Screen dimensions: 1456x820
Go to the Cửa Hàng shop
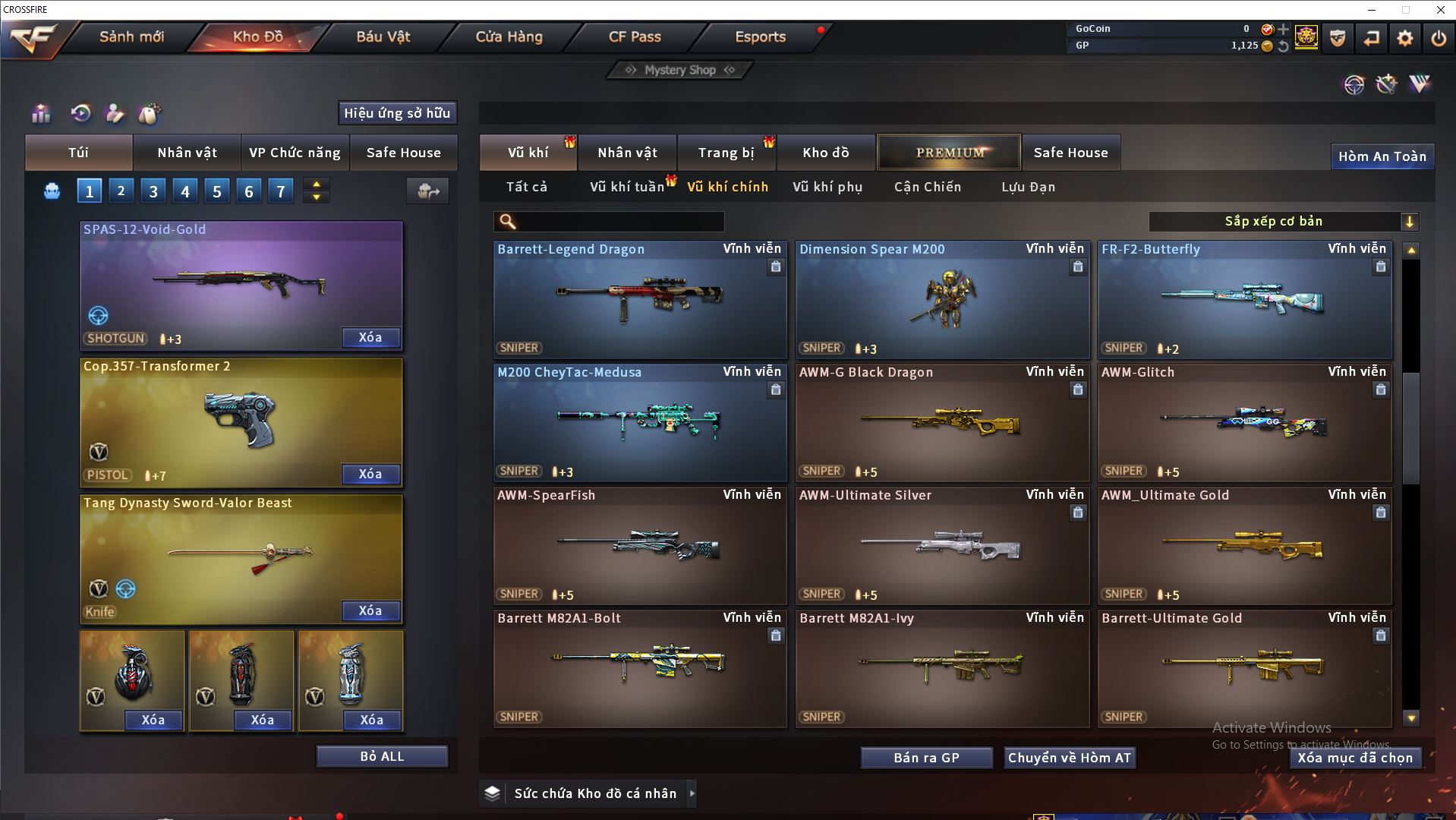[509, 36]
